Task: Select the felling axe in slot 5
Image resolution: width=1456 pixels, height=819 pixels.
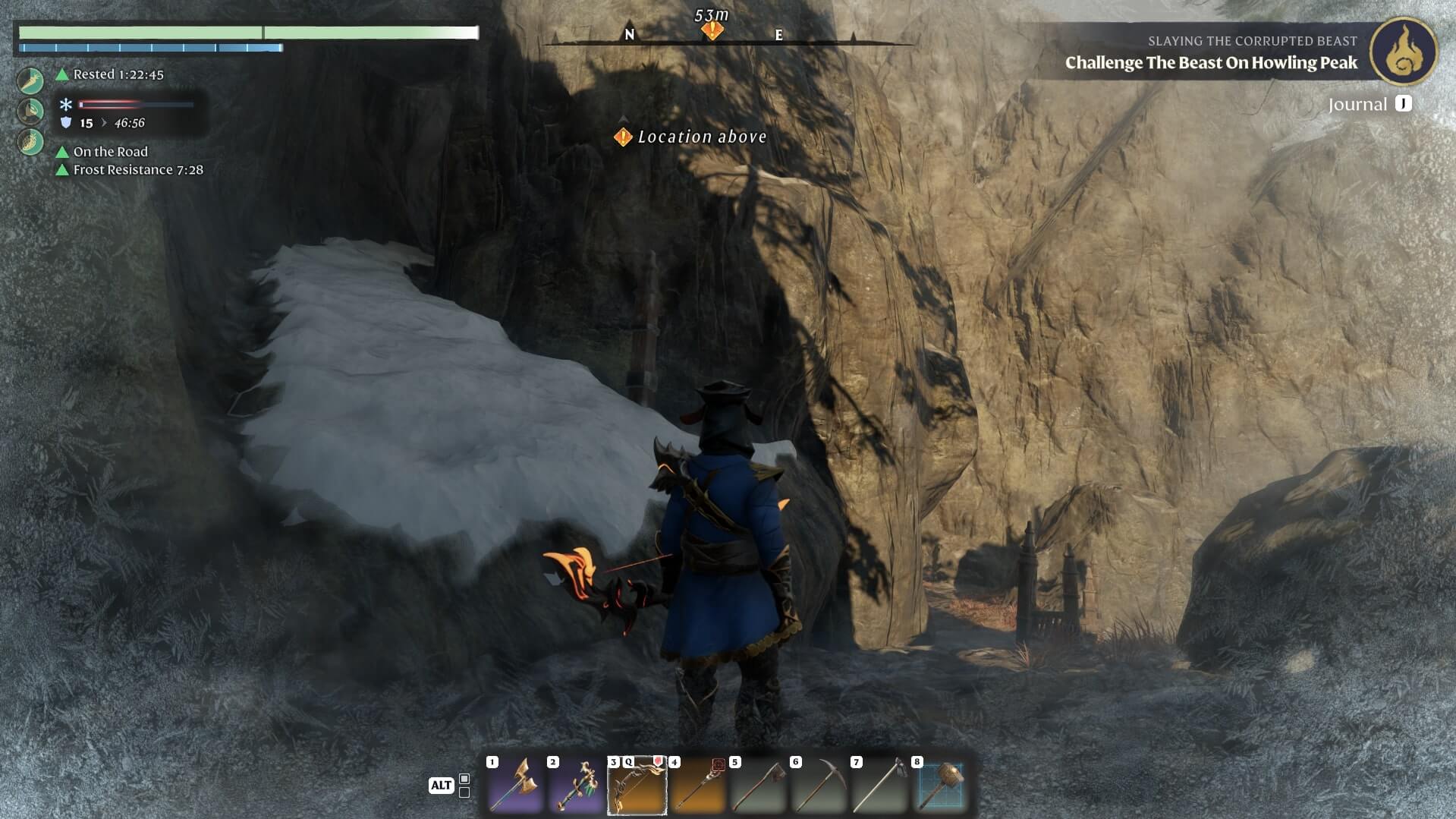Action: click(758, 785)
